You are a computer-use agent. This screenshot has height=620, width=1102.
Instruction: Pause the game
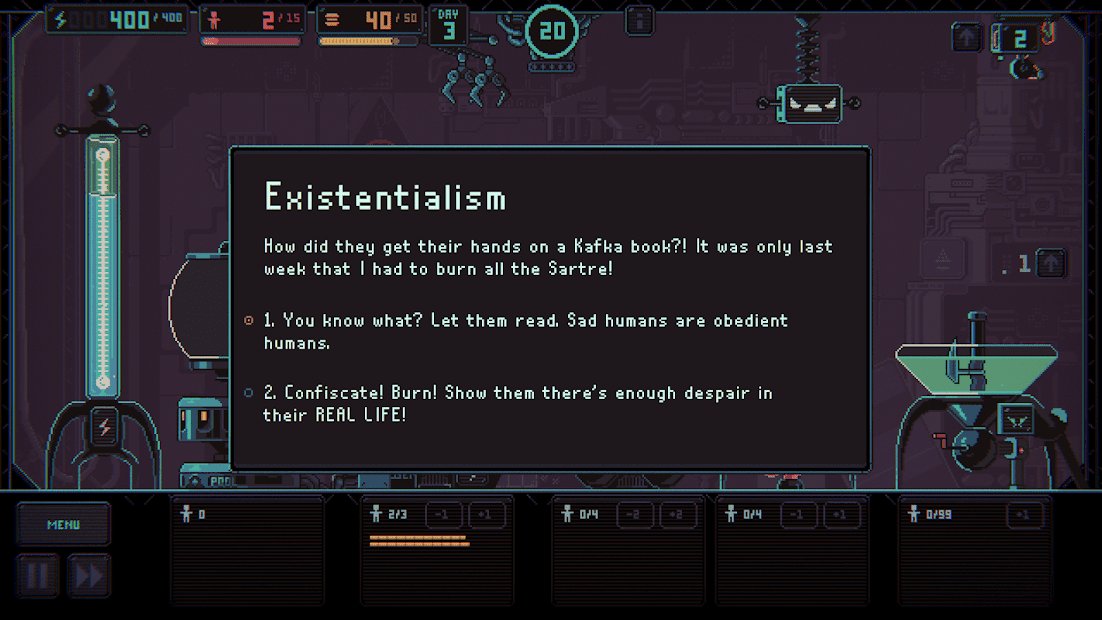tap(36, 575)
